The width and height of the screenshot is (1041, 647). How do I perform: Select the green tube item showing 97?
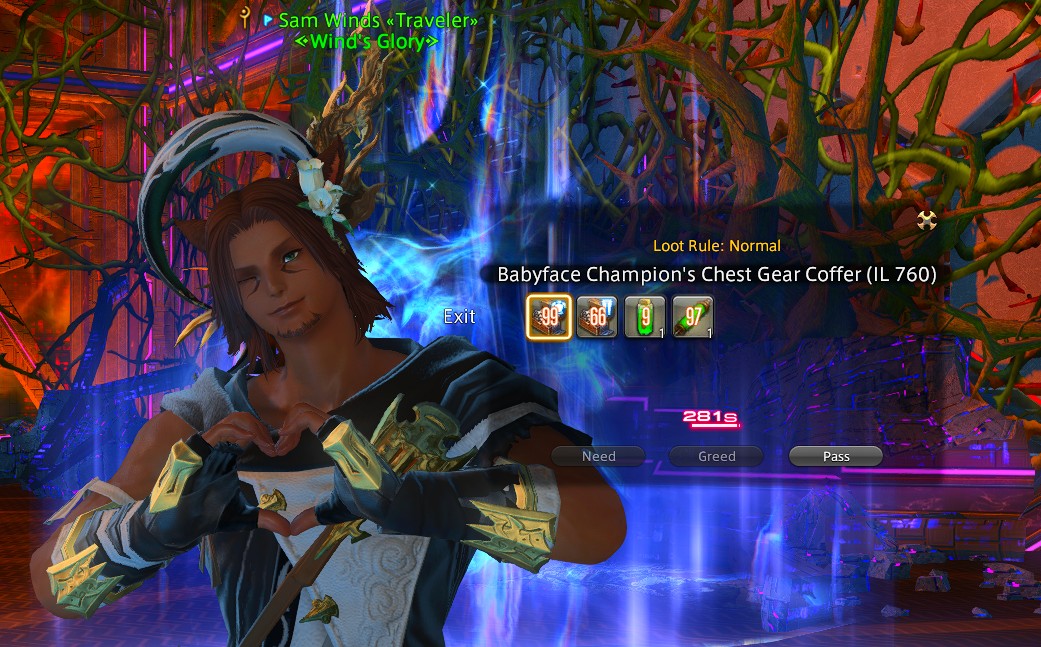click(692, 317)
